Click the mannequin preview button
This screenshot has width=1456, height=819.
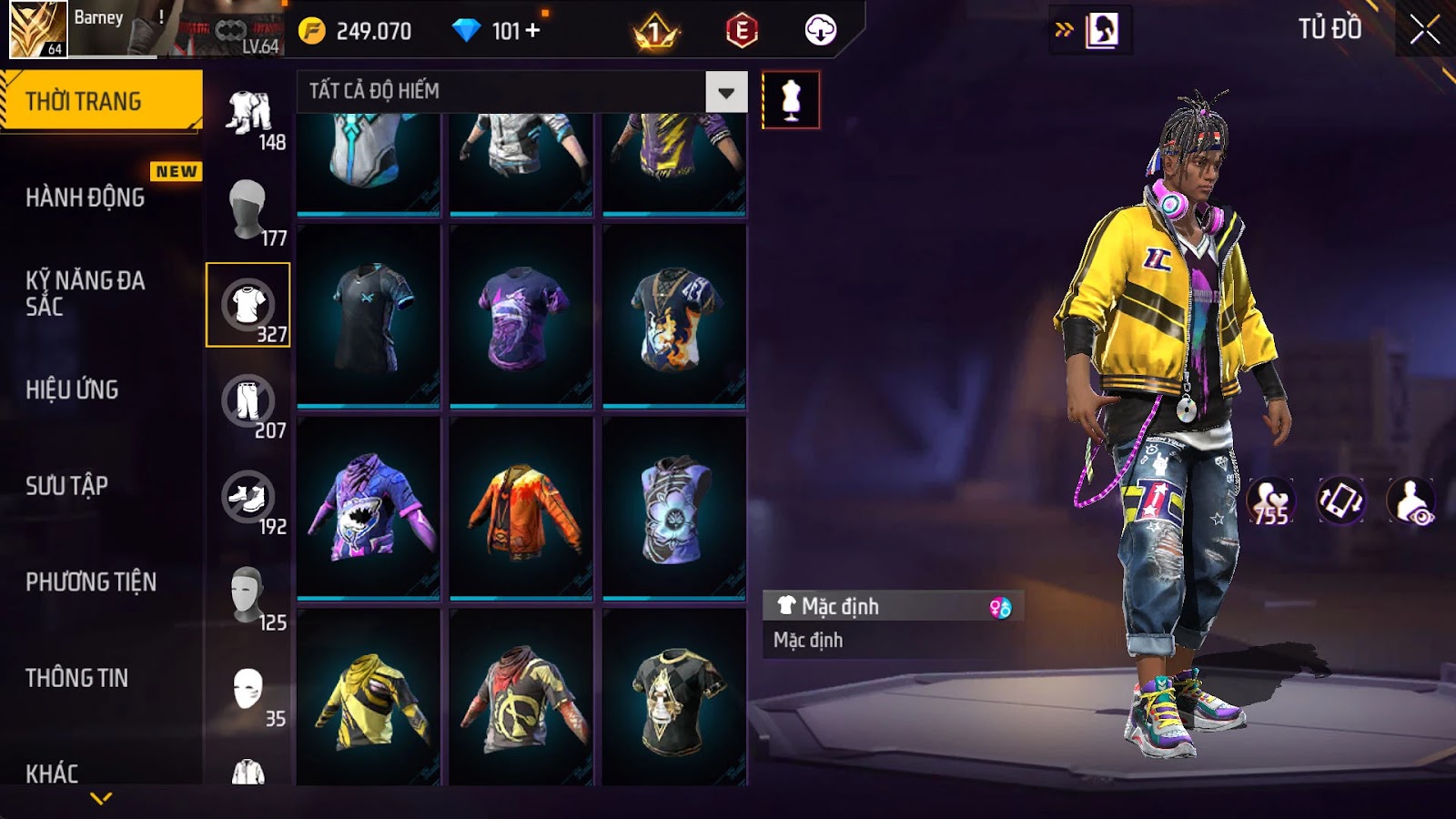tap(791, 100)
